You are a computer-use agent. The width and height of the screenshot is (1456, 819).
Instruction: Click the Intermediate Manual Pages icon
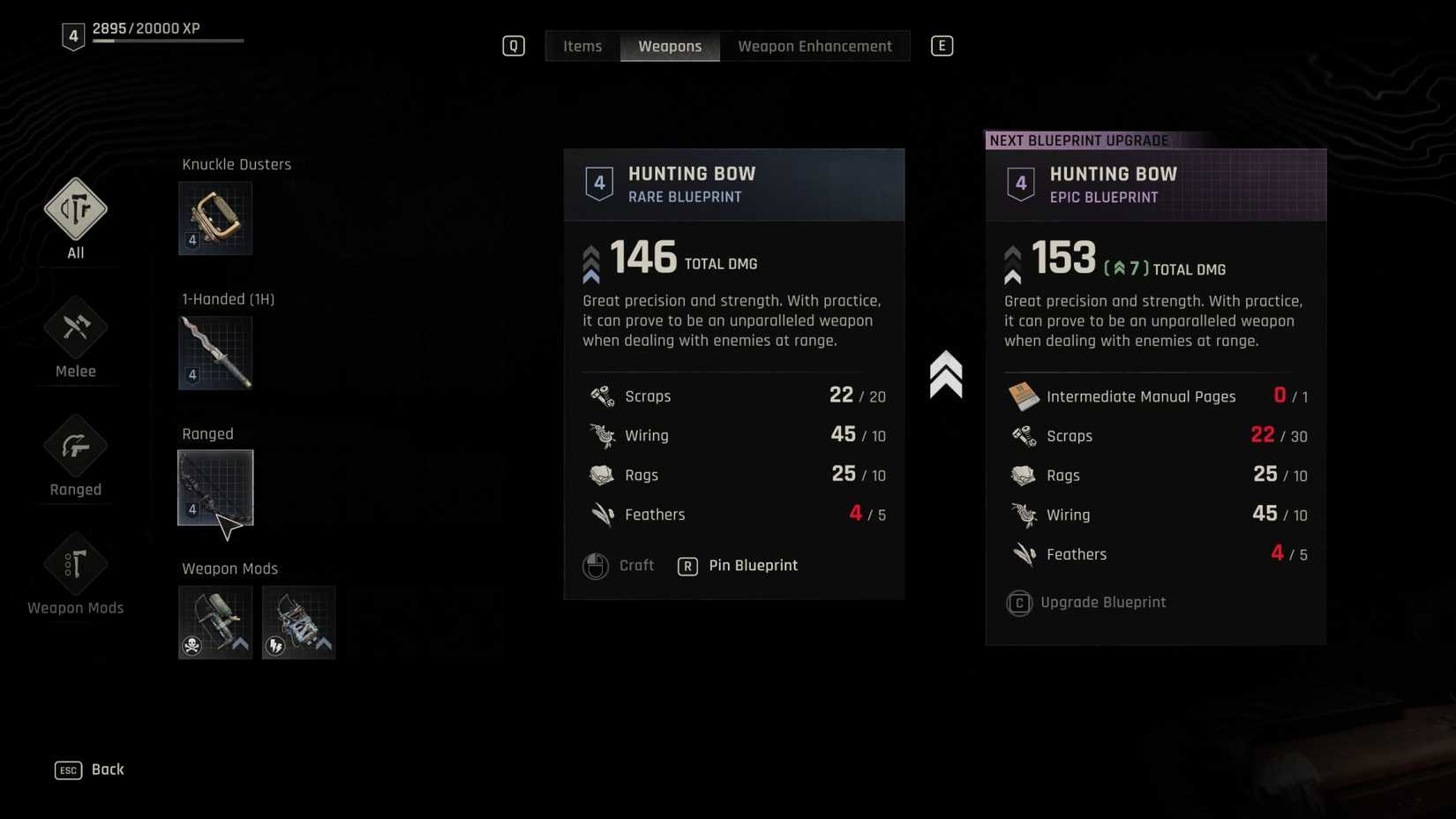pyautogui.click(x=1024, y=396)
